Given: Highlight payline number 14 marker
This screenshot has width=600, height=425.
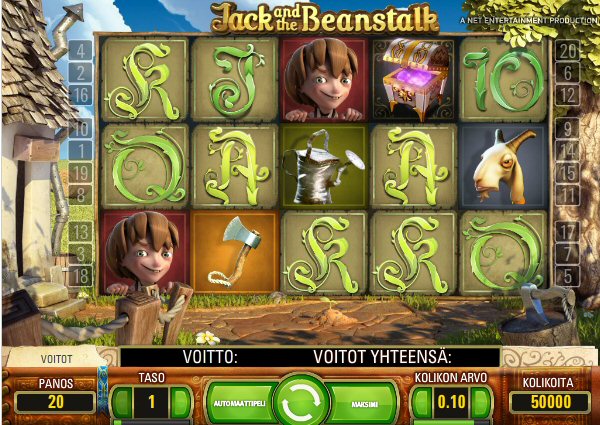Looking at the screenshot, I should 567,150.
